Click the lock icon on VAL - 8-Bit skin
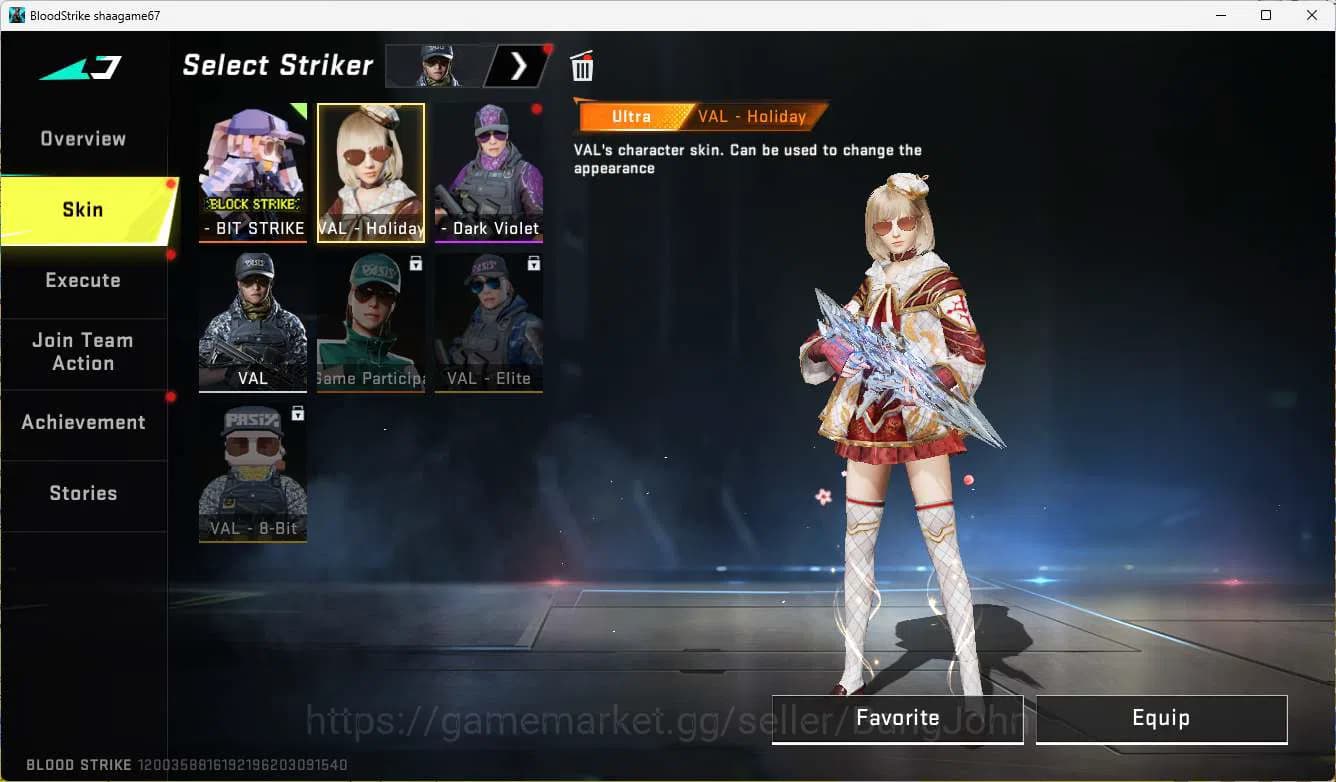The image size is (1336, 782). tap(298, 413)
